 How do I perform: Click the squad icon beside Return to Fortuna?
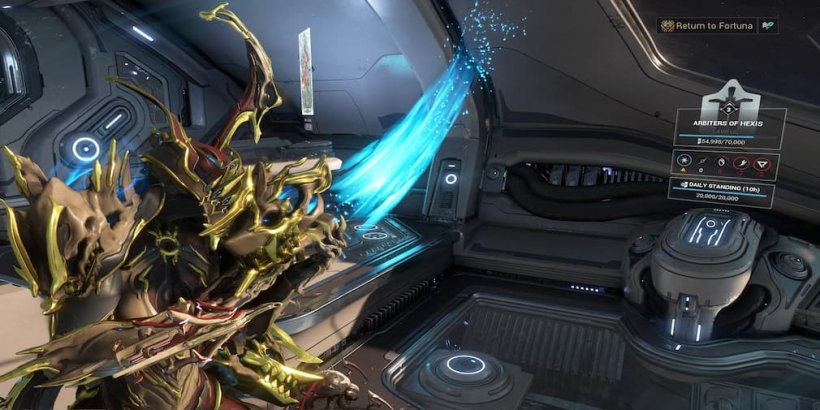point(768,25)
